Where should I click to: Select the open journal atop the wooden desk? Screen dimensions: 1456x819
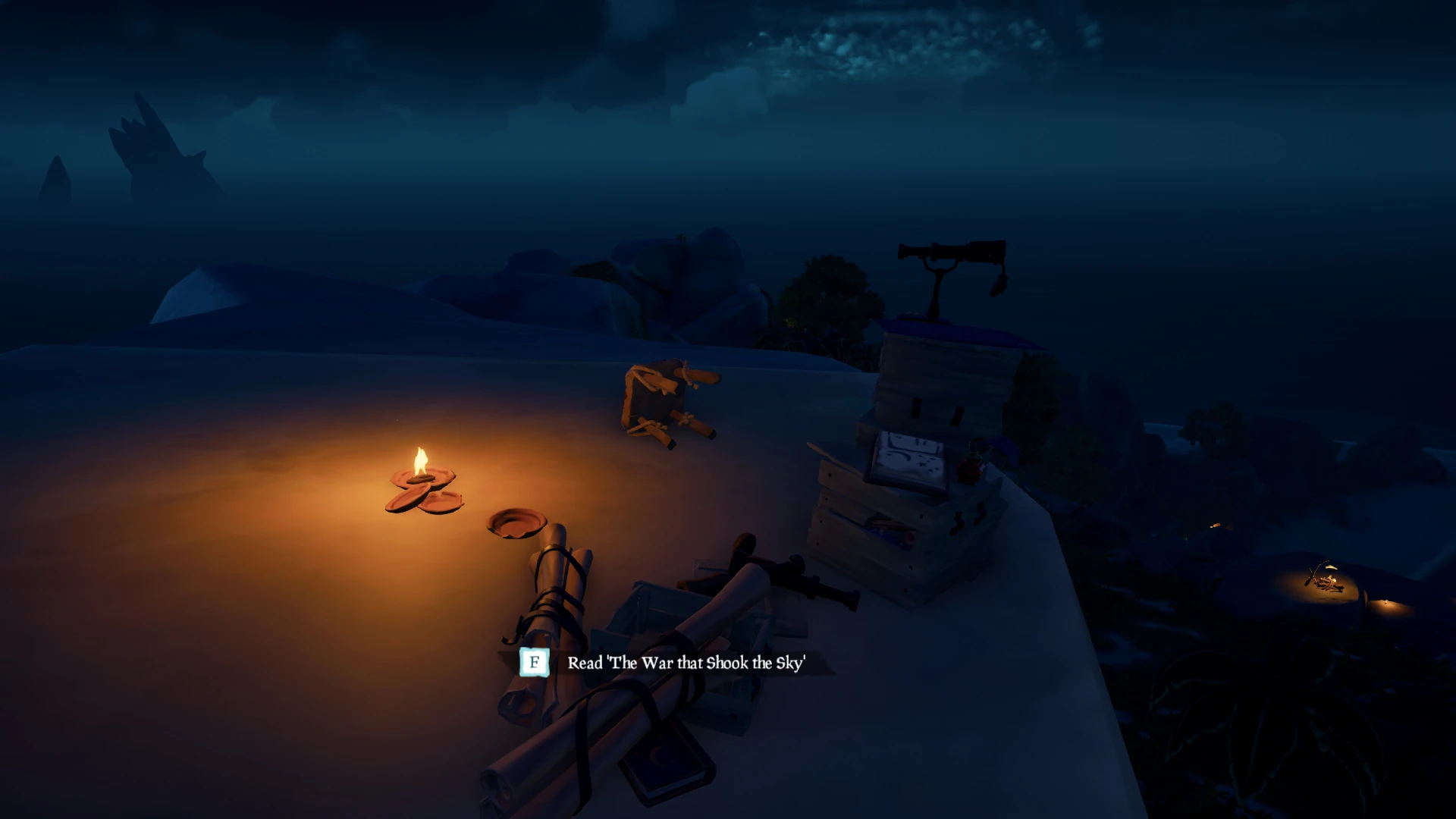907,457
